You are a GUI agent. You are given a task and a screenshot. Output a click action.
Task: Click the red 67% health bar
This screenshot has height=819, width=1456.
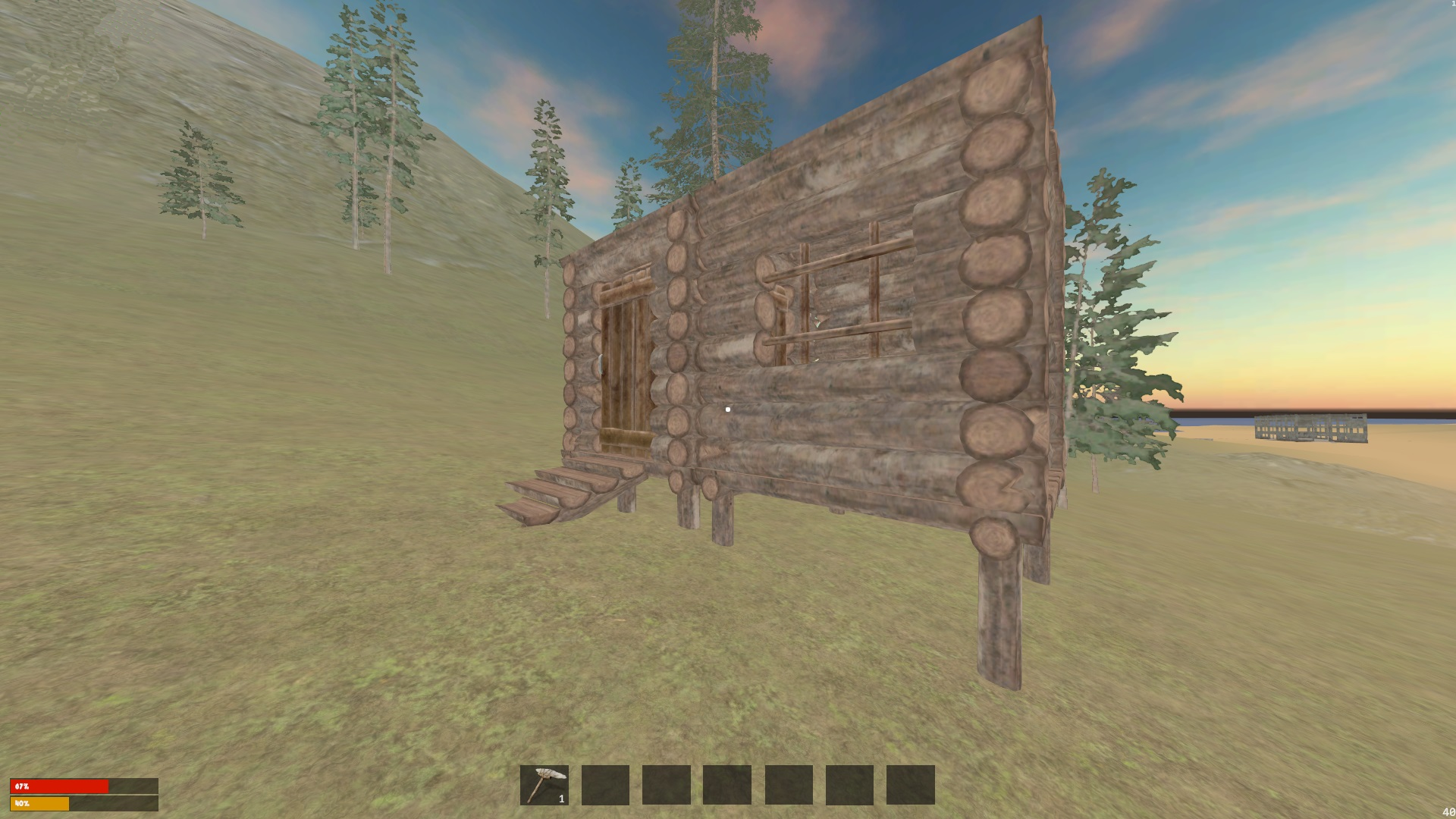pos(61,786)
